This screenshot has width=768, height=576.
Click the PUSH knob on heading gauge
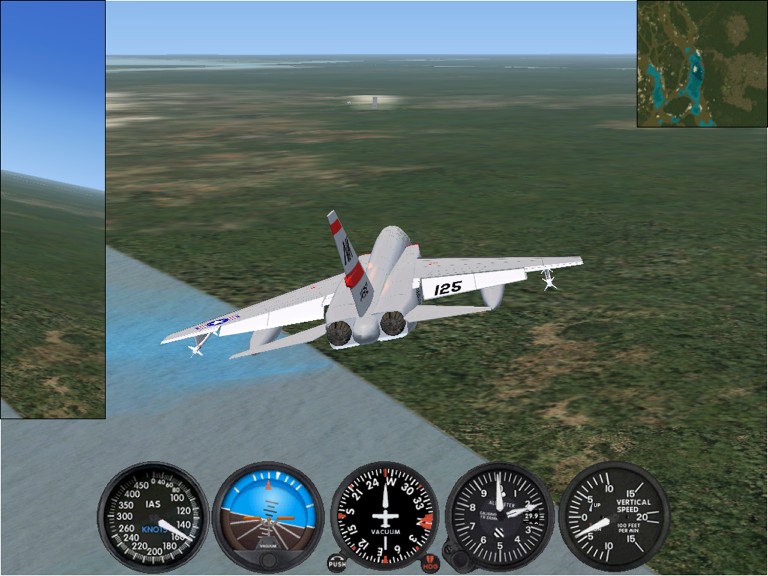click(x=336, y=563)
